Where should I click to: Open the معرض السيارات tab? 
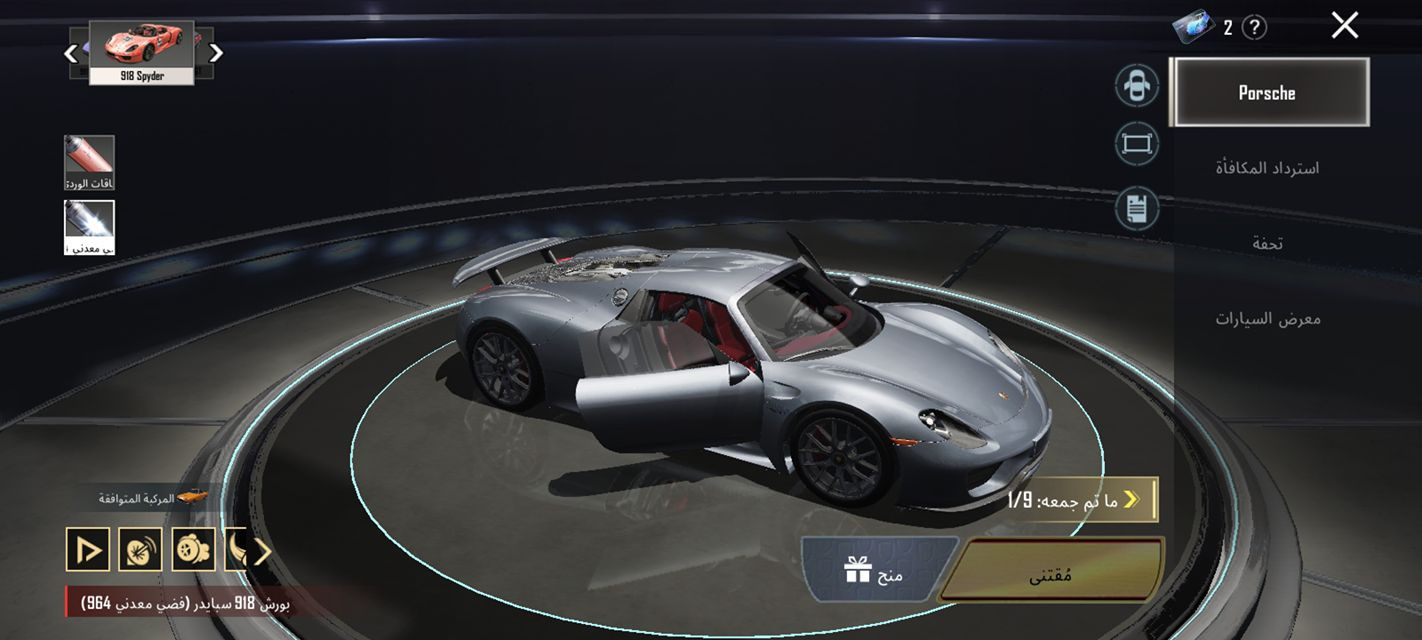(x=1268, y=319)
